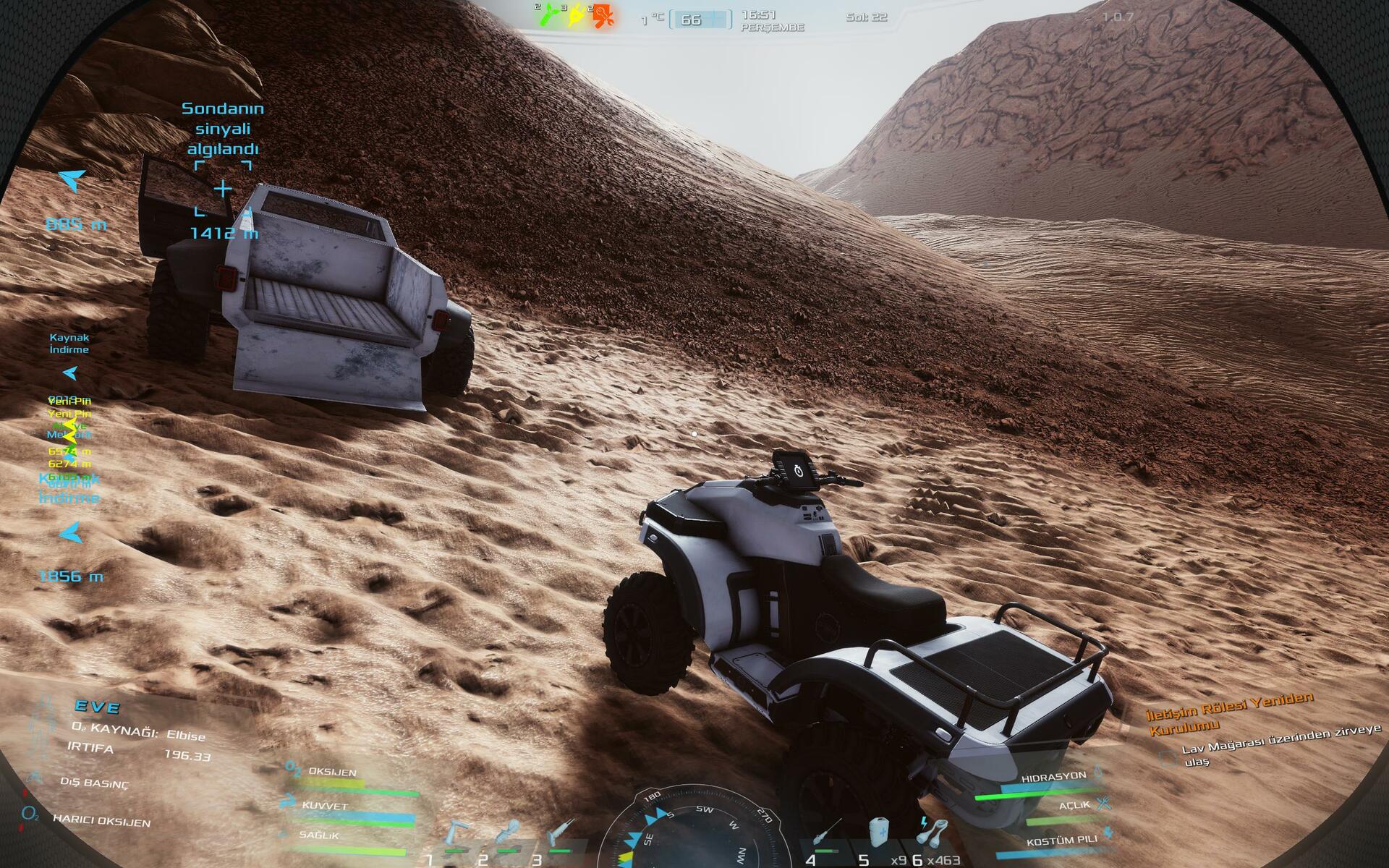
Task: Click the green plant status alert icon
Action: pyautogui.click(x=549, y=15)
